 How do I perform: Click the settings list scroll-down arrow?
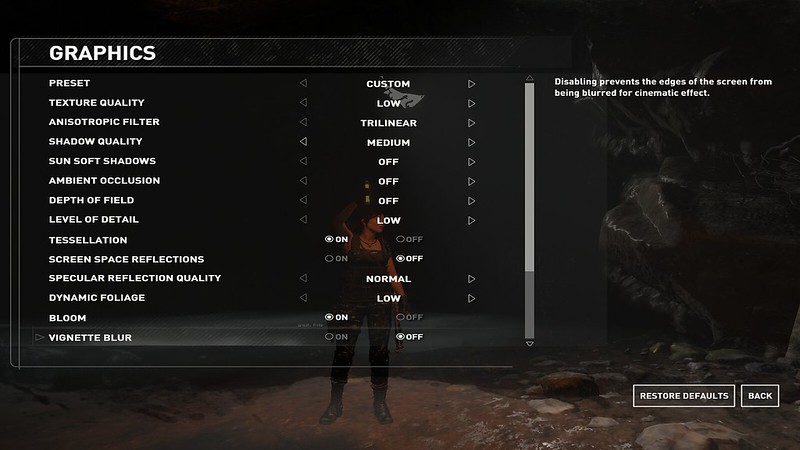[530, 344]
